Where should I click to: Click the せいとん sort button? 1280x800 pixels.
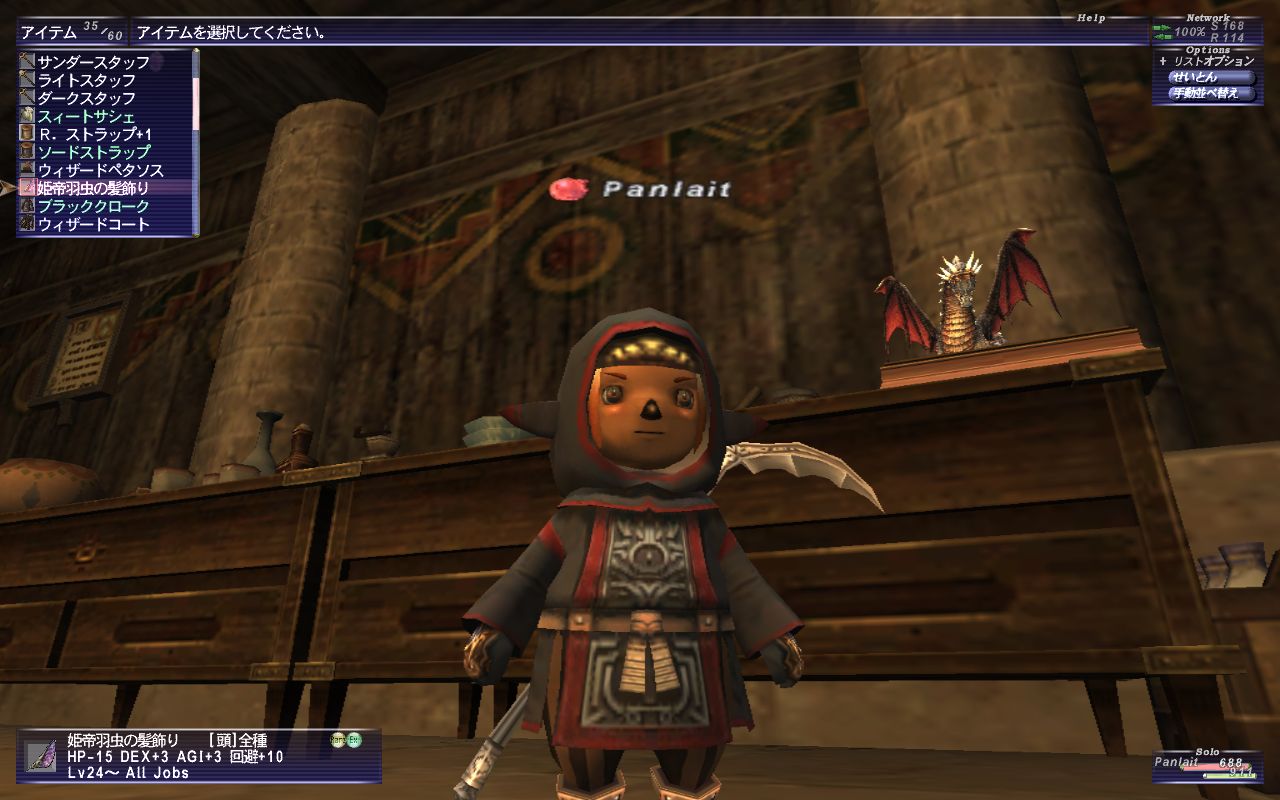pos(1211,77)
